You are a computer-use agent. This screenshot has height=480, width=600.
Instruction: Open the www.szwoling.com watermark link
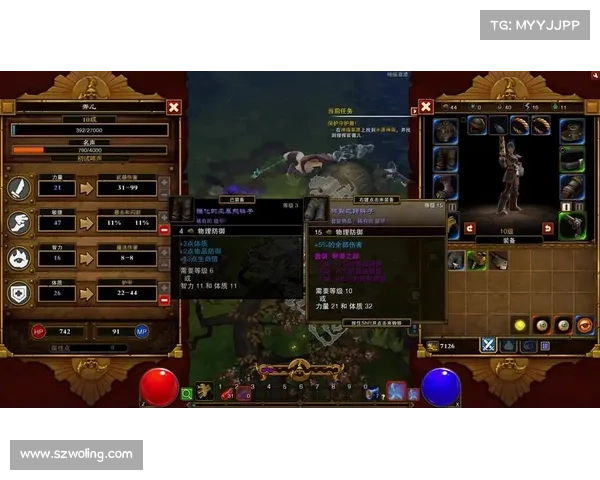pos(76,455)
